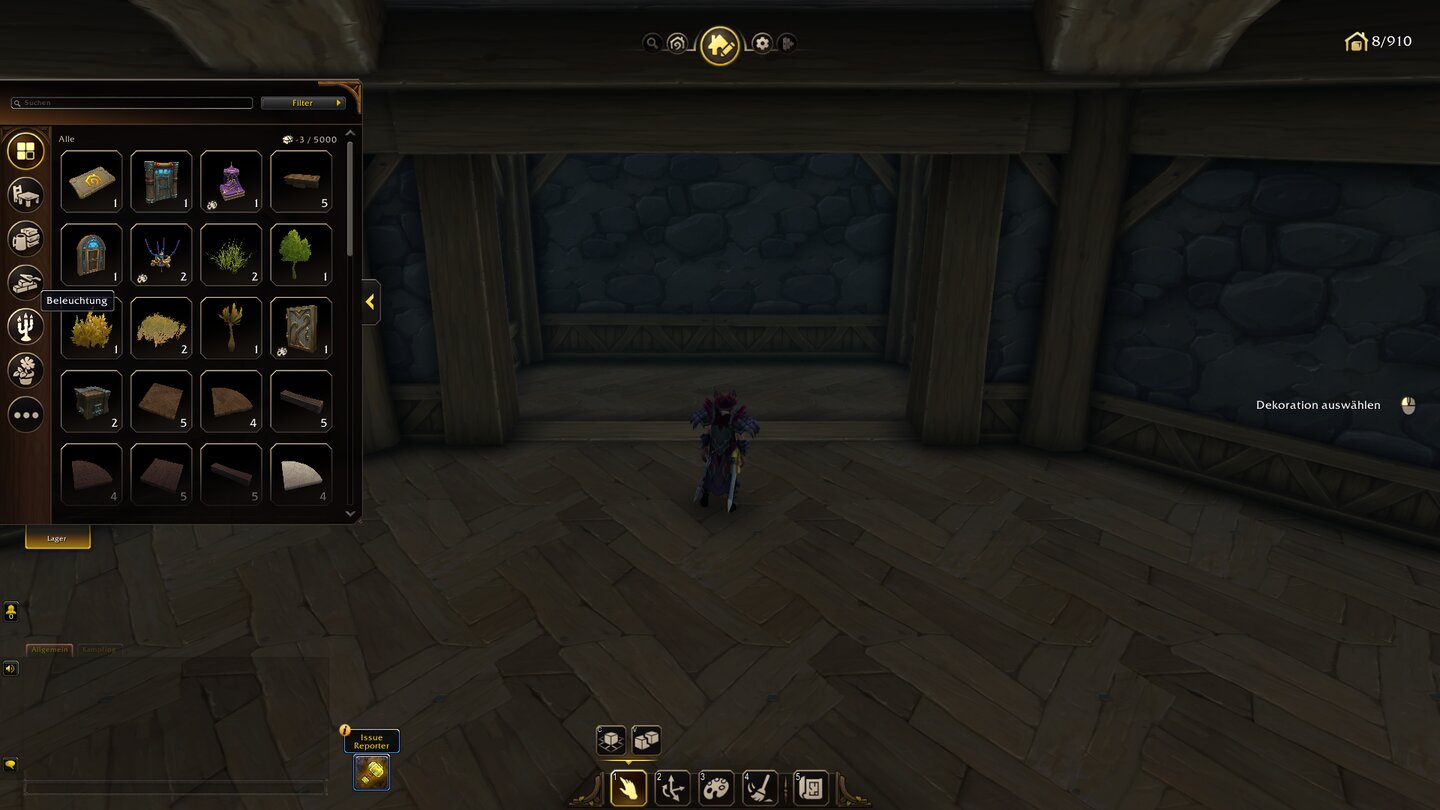Open the search magnifier at top center

click(x=653, y=43)
